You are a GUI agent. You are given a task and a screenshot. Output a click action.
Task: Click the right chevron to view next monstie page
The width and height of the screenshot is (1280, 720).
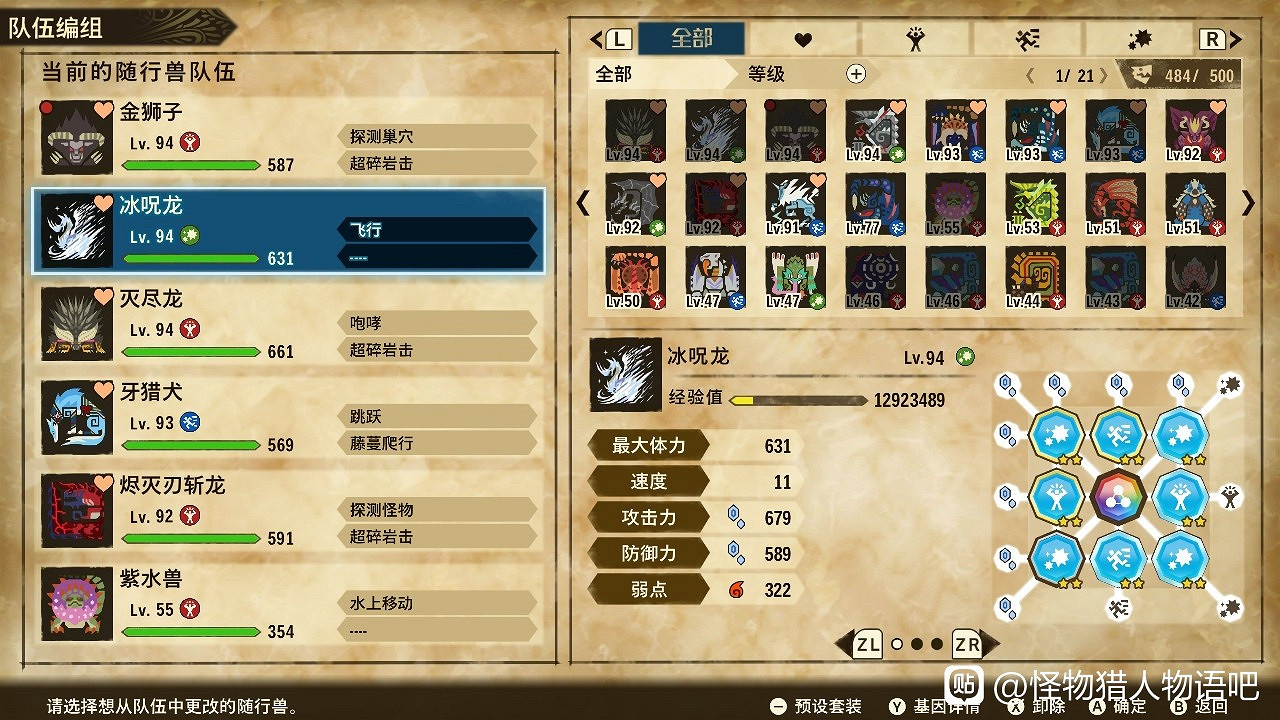tap(1248, 204)
